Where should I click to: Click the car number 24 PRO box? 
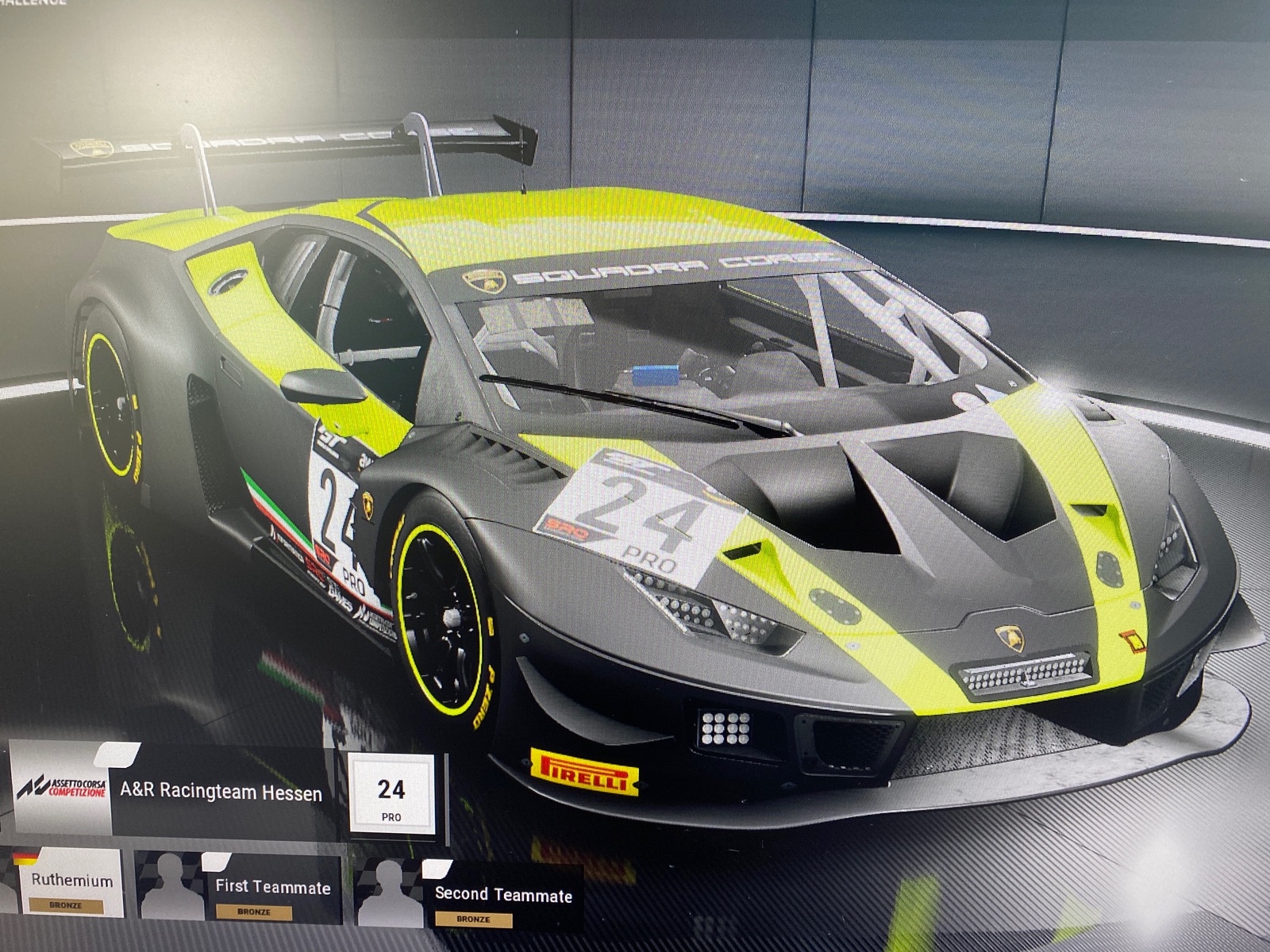pos(391,794)
